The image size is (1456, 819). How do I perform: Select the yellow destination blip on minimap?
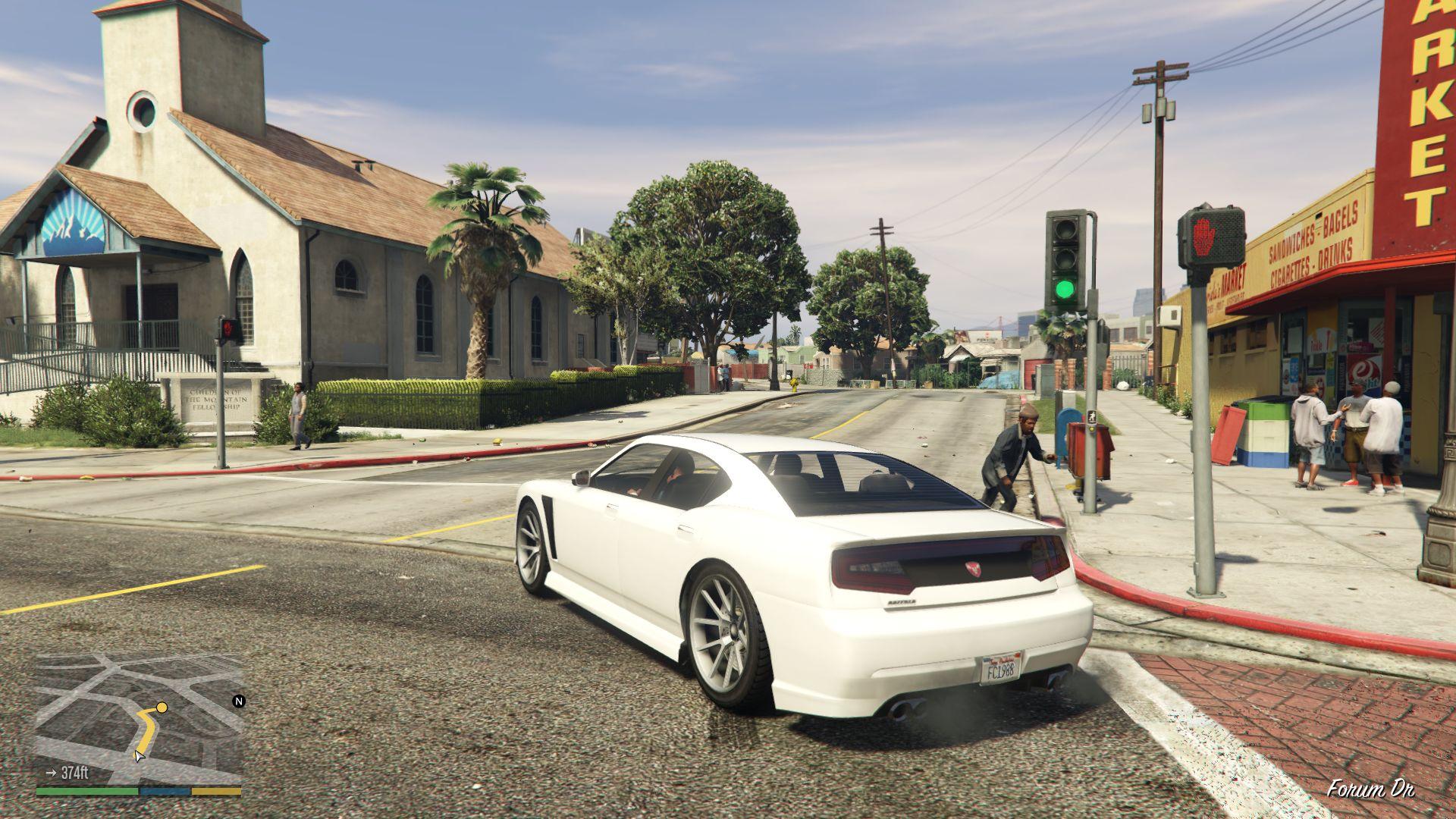tap(162, 708)
